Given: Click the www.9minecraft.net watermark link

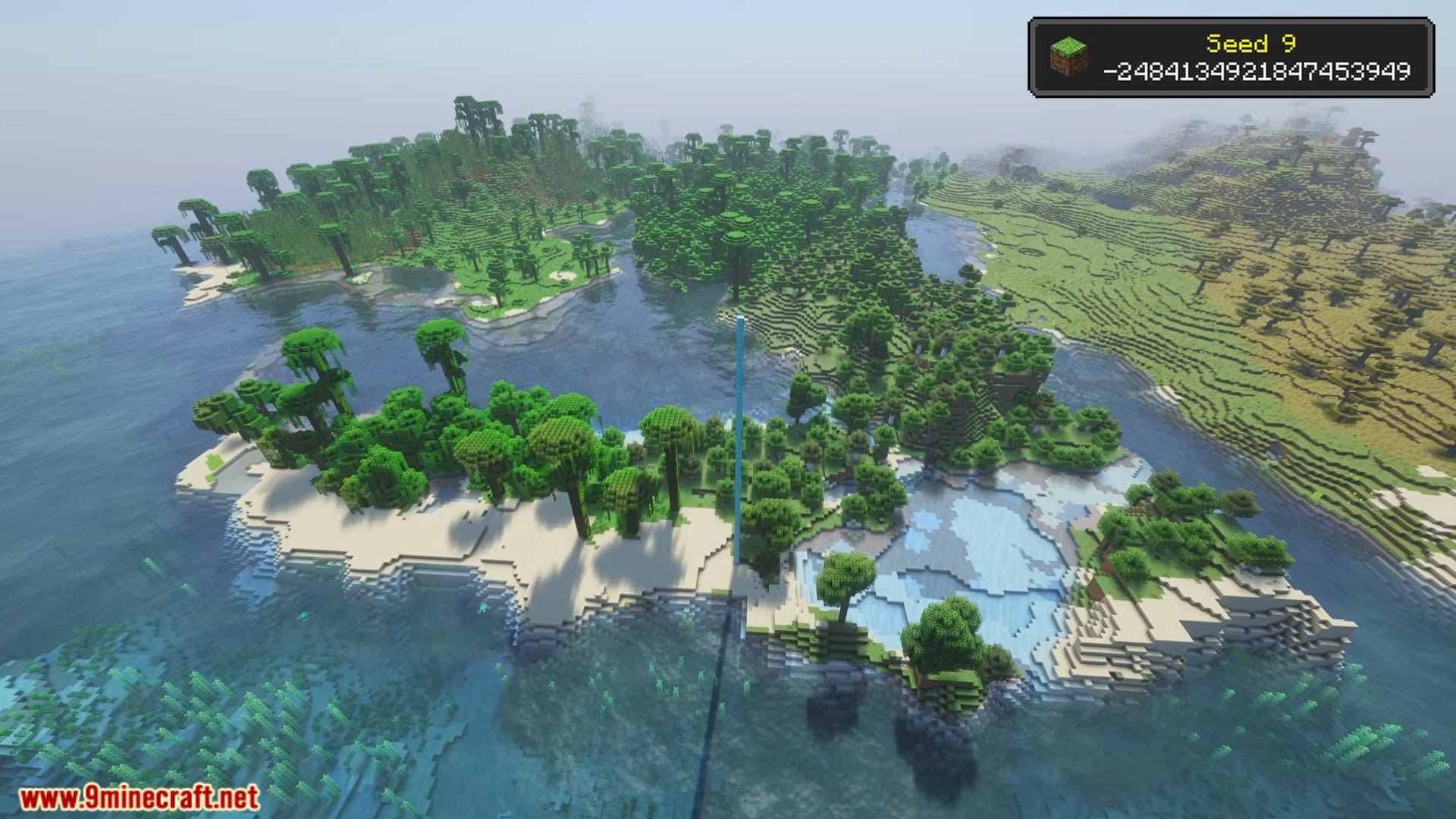Looking at the screenshot, I should click(139, 797).
